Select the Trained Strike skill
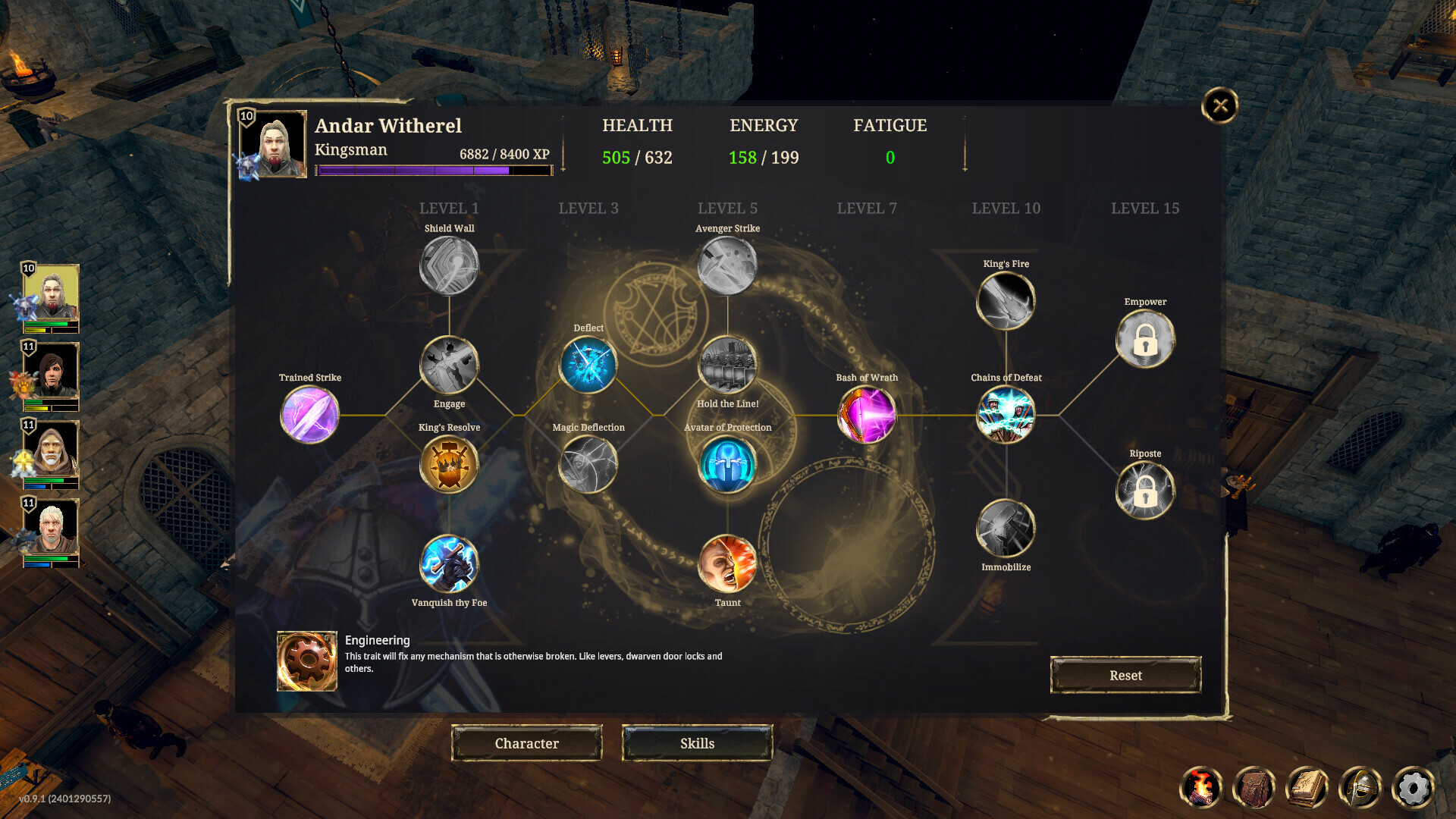The height and width of the screenshot is (819, 1456). pyautogui.click(x=309, y=415)
